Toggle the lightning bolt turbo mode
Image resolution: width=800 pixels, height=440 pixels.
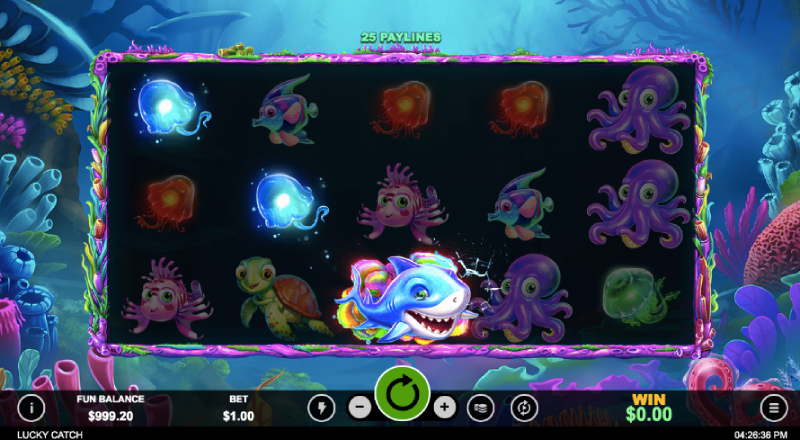click(x=321, y=407)
